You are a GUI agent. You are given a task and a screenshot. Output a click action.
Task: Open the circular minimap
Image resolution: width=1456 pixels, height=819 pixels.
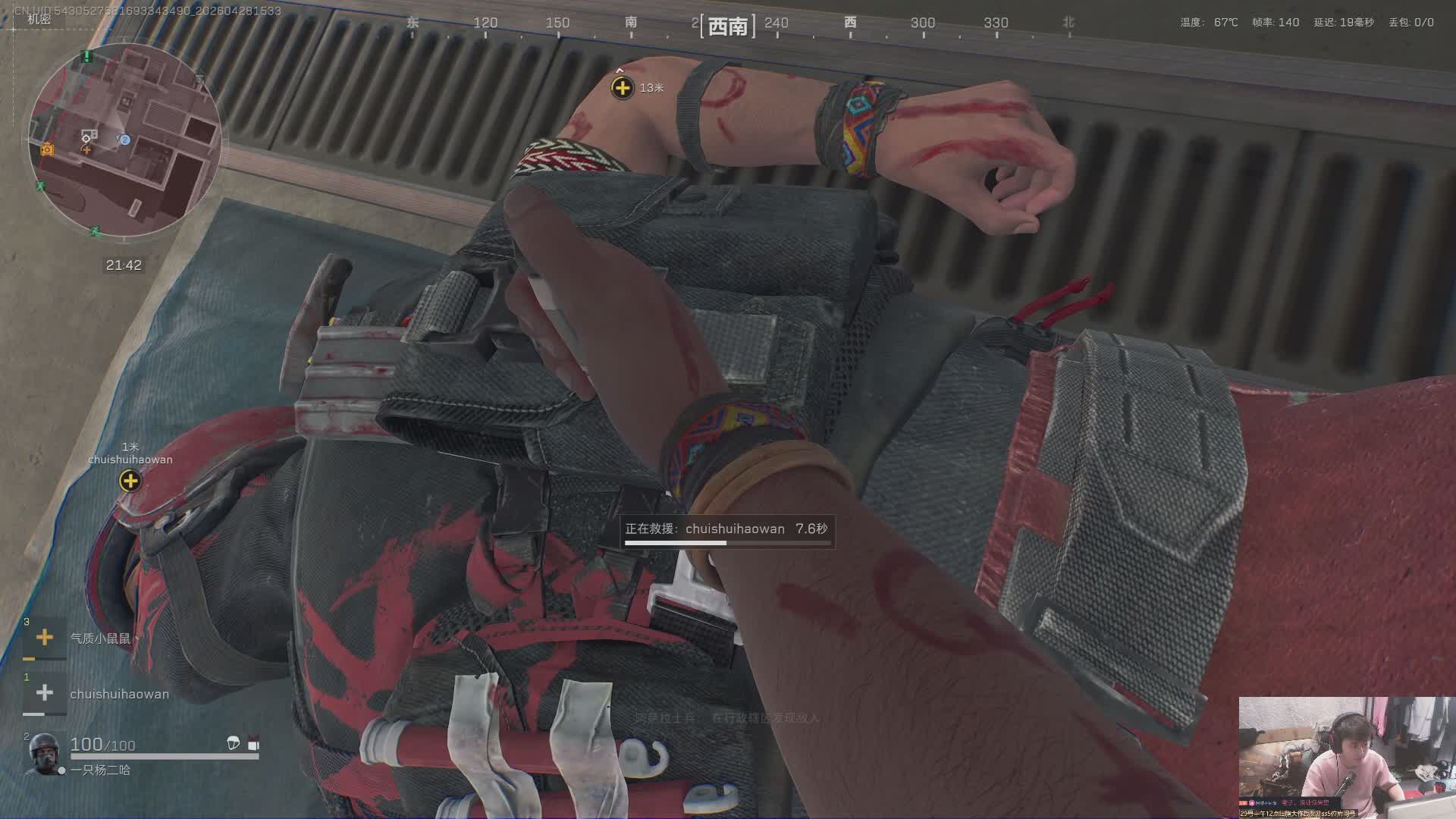coord(125,140)
